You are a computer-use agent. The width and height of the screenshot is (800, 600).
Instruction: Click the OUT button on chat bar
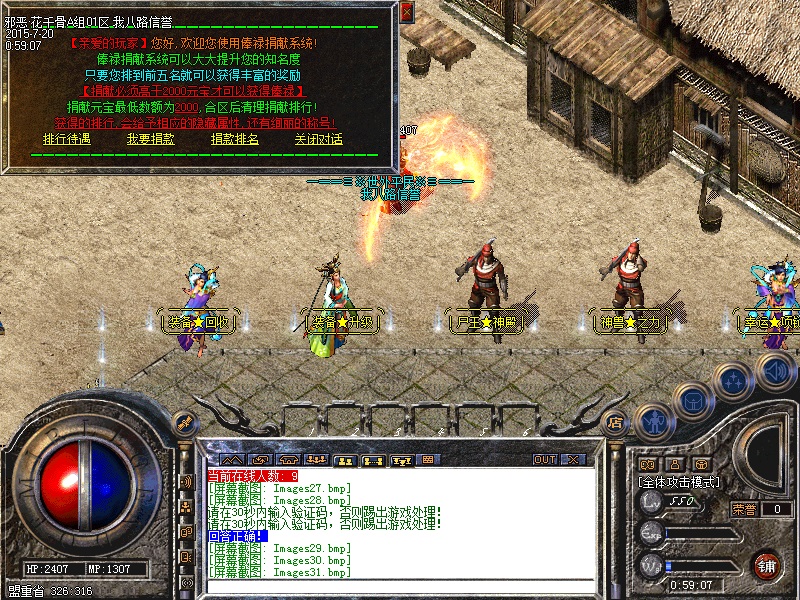click(544, 460)
